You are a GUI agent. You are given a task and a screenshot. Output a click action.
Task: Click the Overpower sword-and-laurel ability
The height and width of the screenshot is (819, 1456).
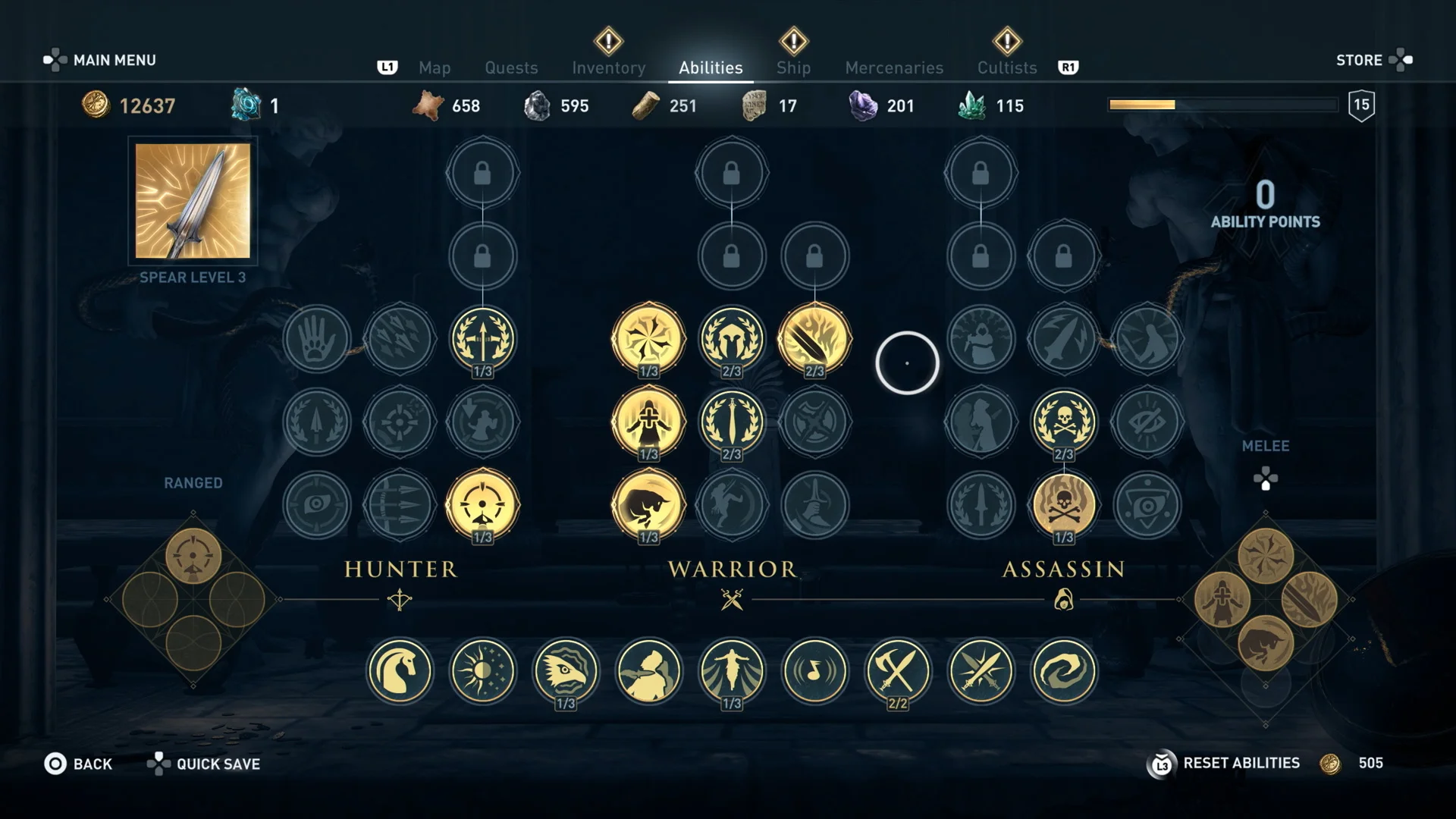(x=733, y=422)
